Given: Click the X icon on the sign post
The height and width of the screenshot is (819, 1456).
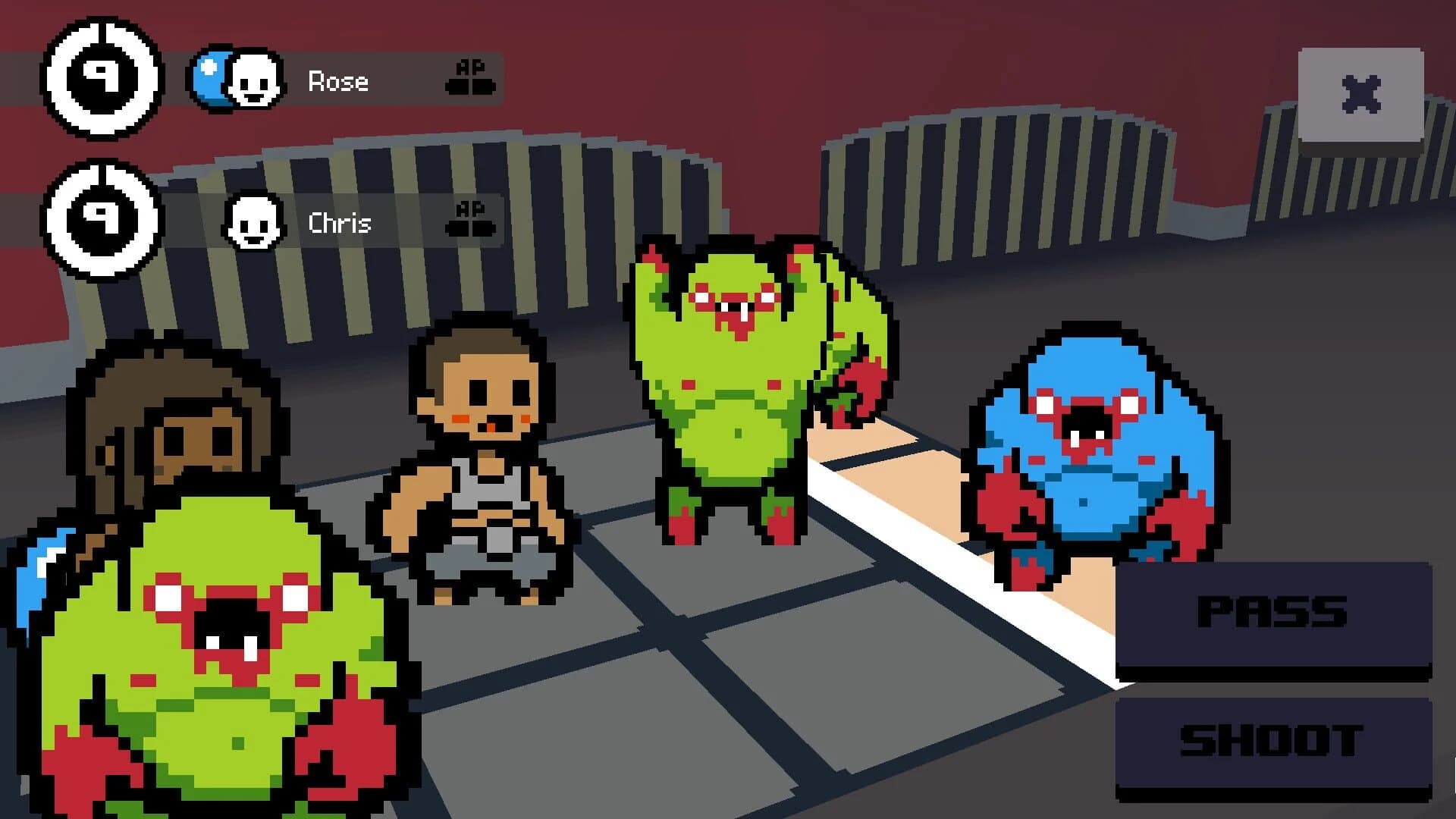Looking at the screenshot, I should tap(1361, 91).
